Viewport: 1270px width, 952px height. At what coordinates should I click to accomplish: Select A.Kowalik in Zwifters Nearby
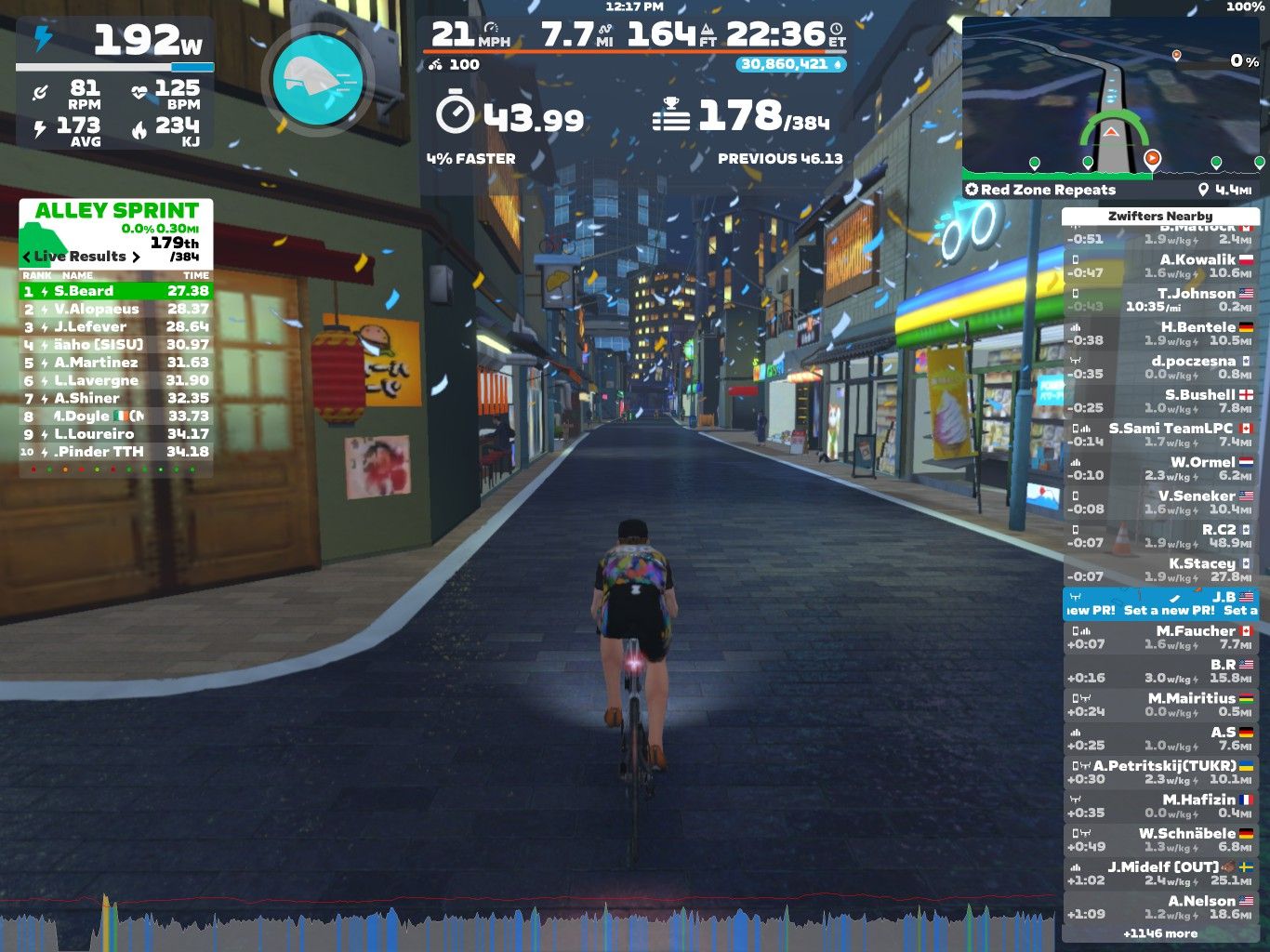pyautogui.click(x=1160, y=266)
